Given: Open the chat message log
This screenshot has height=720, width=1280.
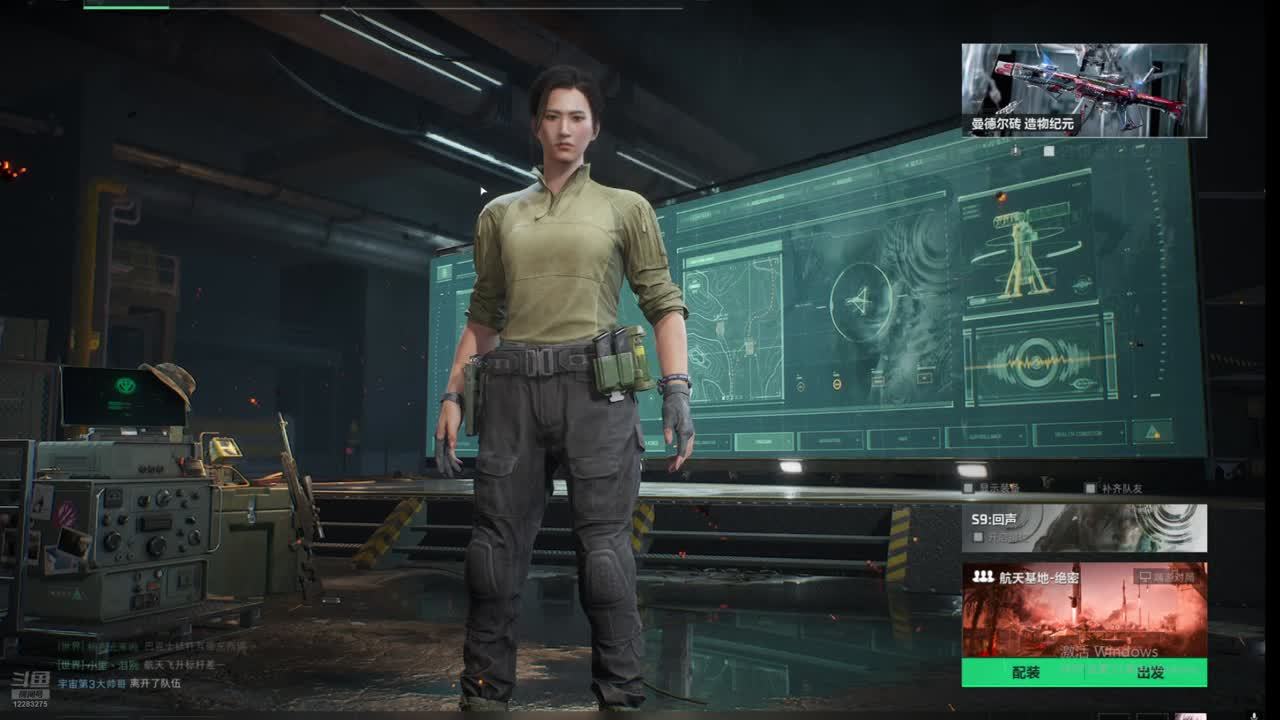Looking at the screenshot, I should coord(150,665).
